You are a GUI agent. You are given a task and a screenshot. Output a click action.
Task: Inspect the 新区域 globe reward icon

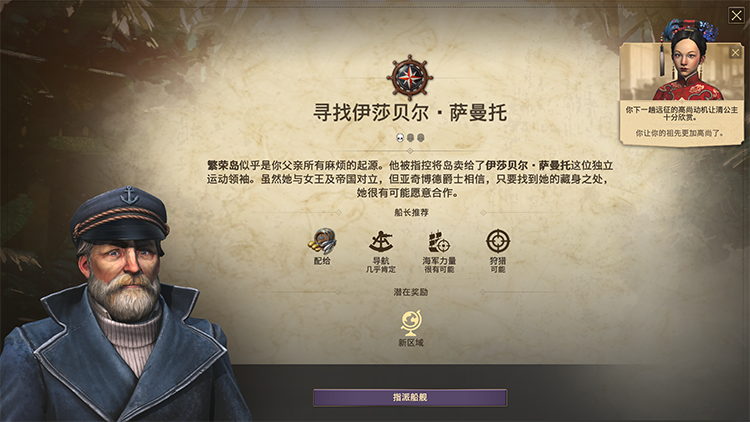pyautogui.click(x=410, y=321)
